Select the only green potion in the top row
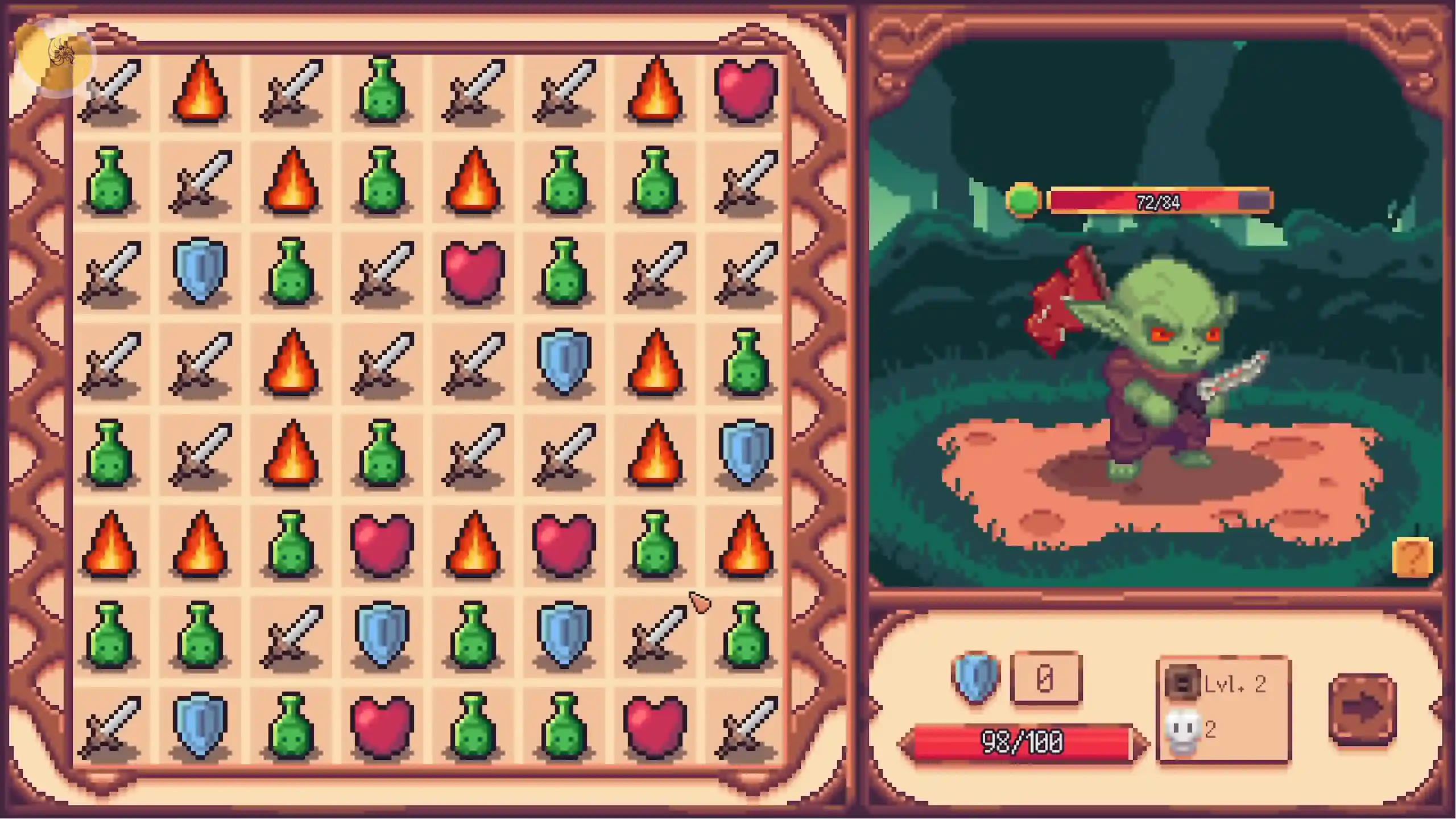 pos(382,90)
